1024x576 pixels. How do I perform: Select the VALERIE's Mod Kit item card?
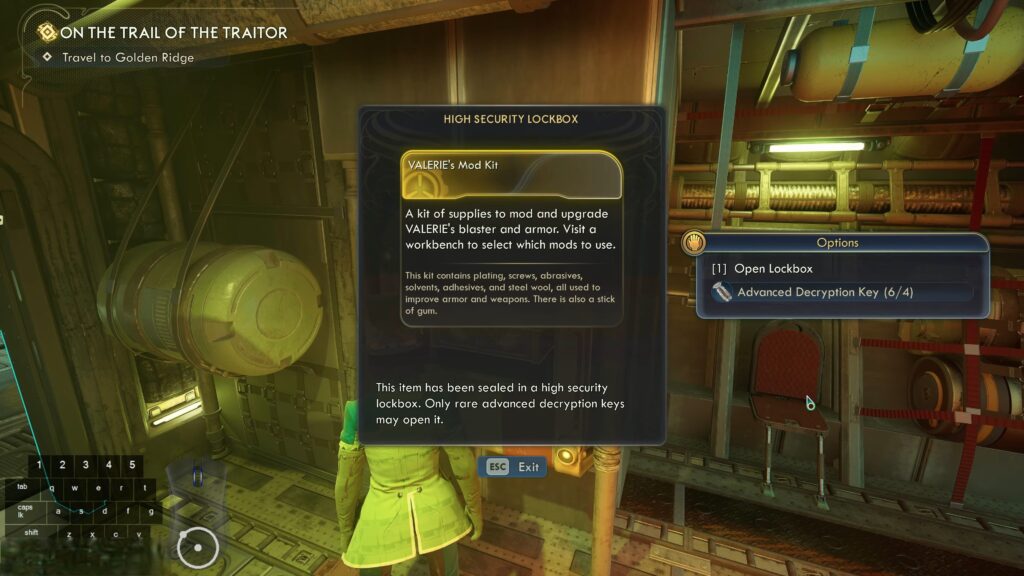[x=511, y=175]
